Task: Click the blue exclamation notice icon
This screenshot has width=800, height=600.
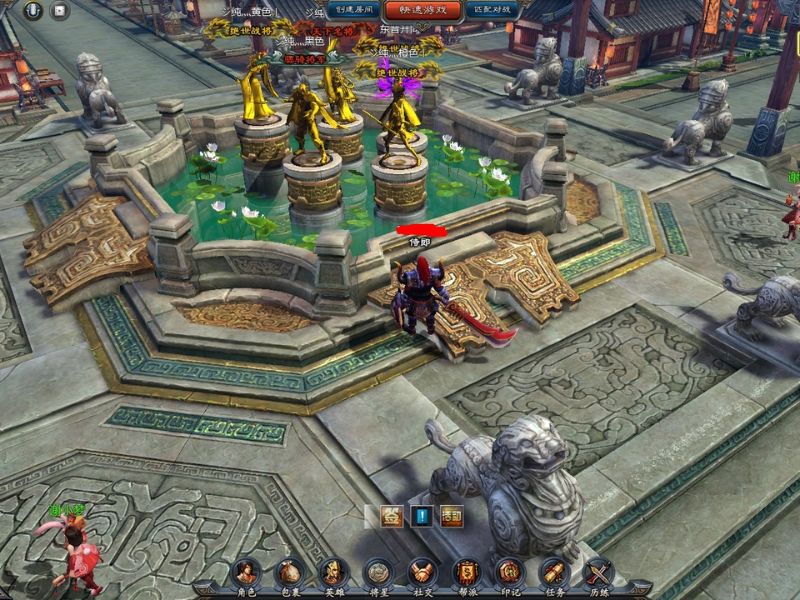Action: (421, 517)
